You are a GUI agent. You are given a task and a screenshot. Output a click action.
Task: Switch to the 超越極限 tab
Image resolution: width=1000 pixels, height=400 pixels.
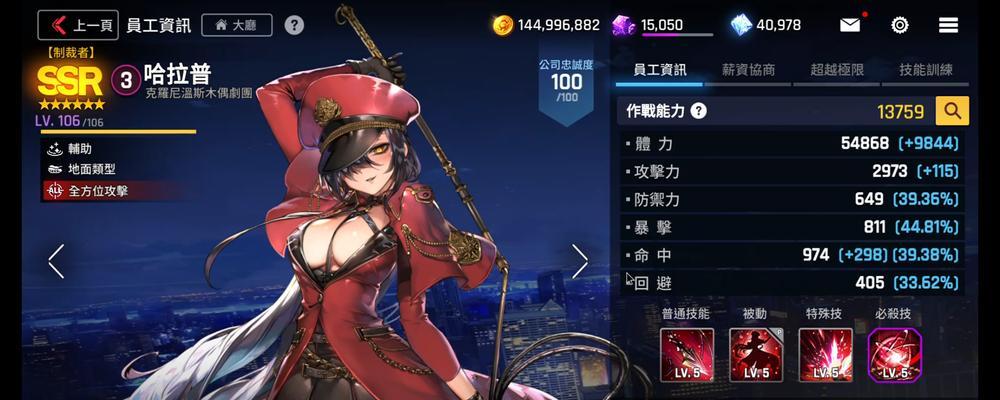837,70
